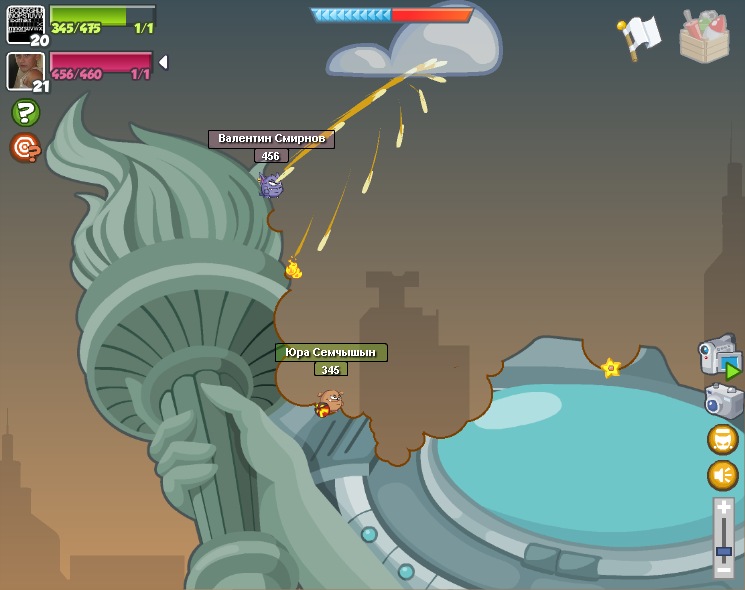Click the white surrender flag icon
The width and height of the screenshot is (745, 590).
[639, 36]
